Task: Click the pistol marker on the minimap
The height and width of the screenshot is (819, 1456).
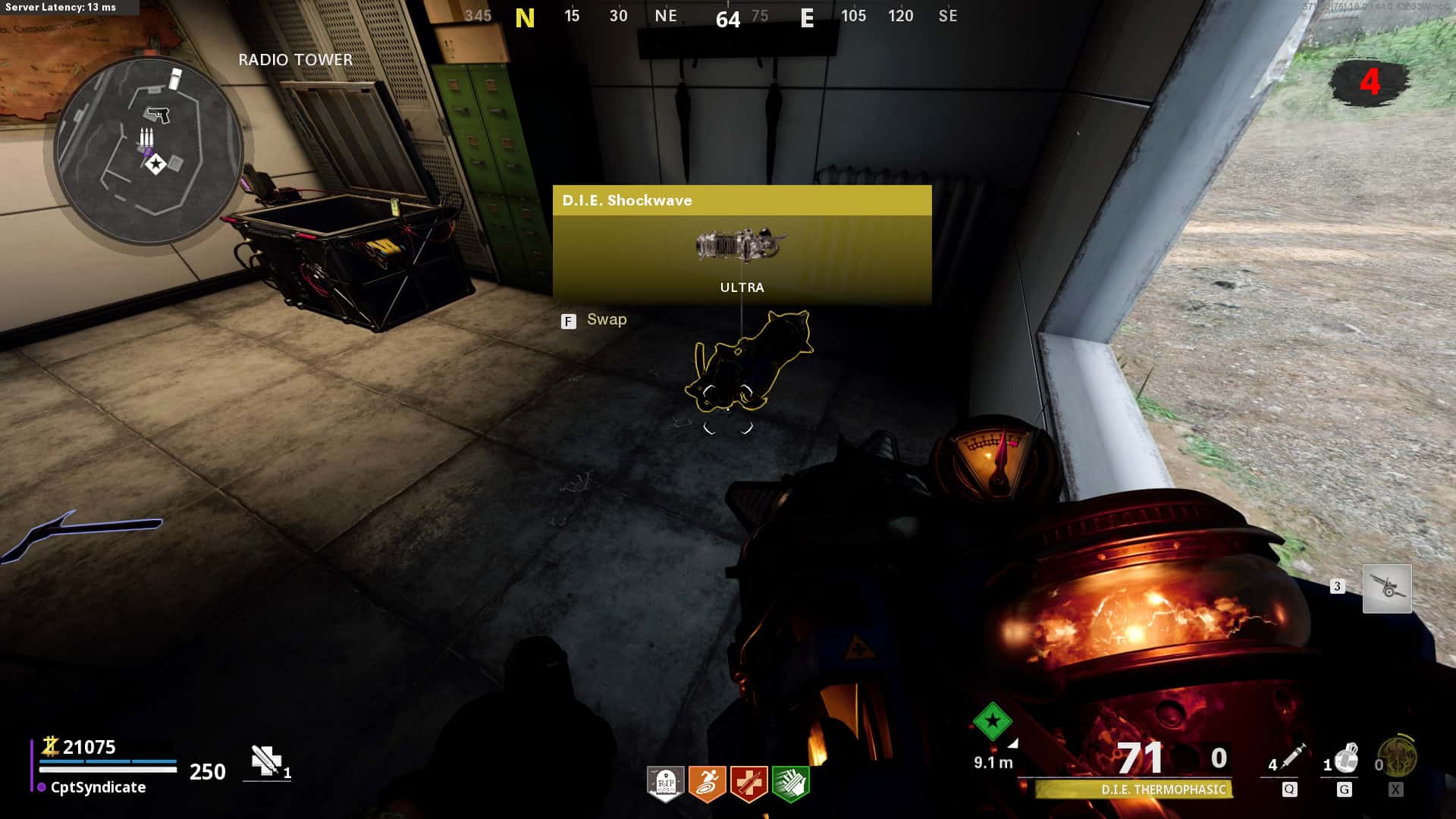Action: click(x=158, y=114)
